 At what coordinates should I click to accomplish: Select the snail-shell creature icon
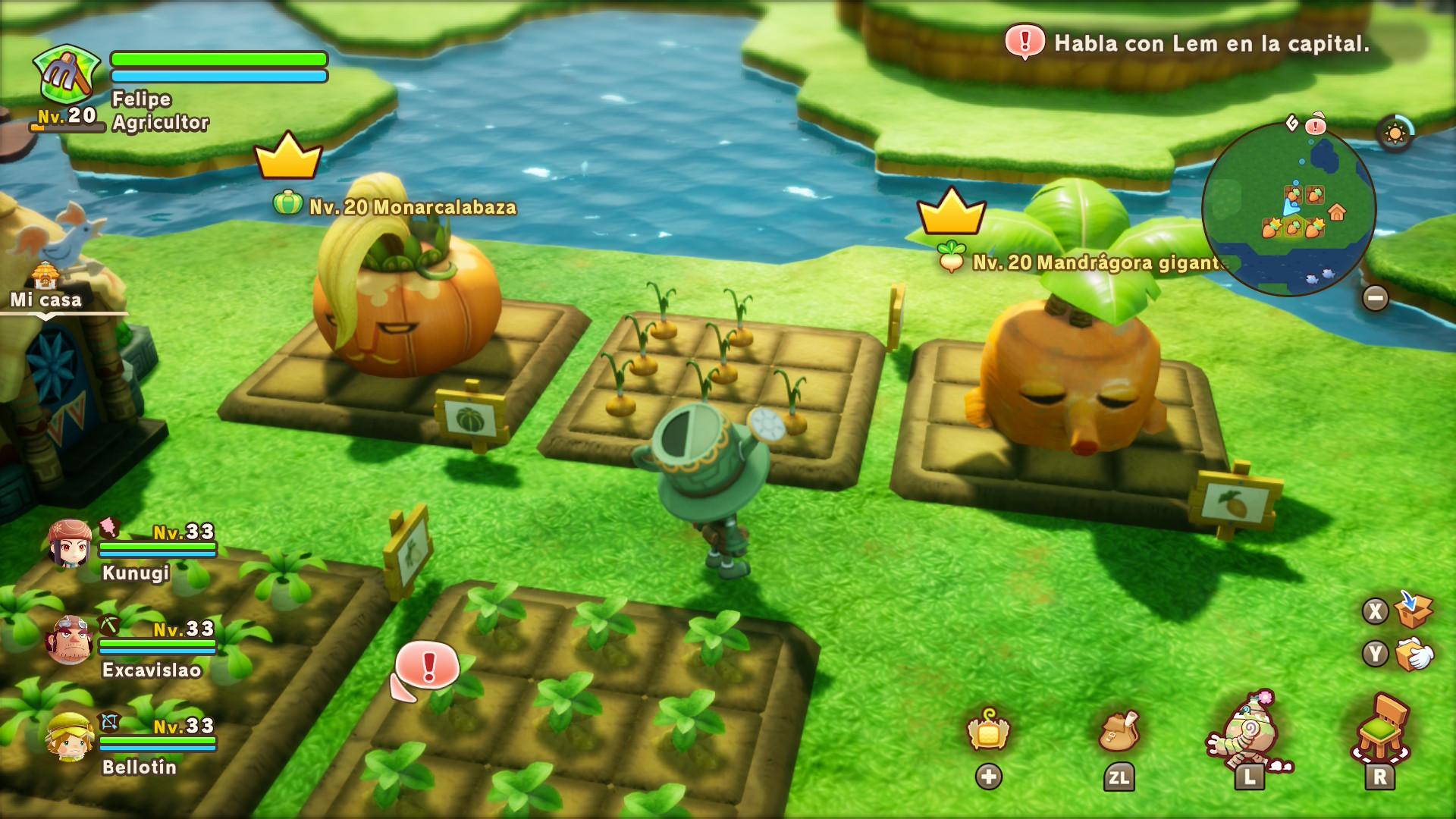point(1248,733)
